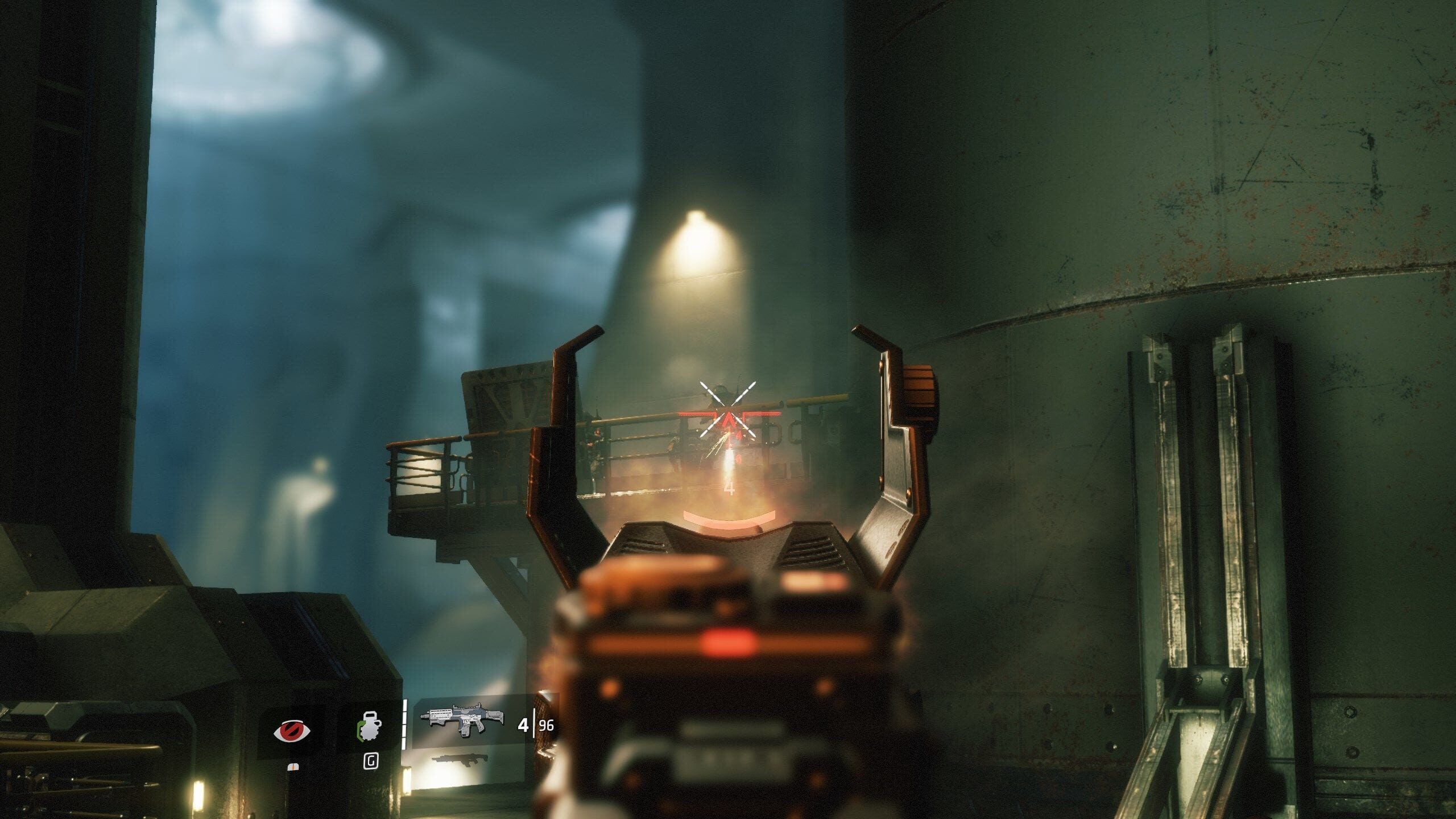Screen dimensions: 1456x819
Task: Click the floating damage number 4
Action: coord(731,488)
